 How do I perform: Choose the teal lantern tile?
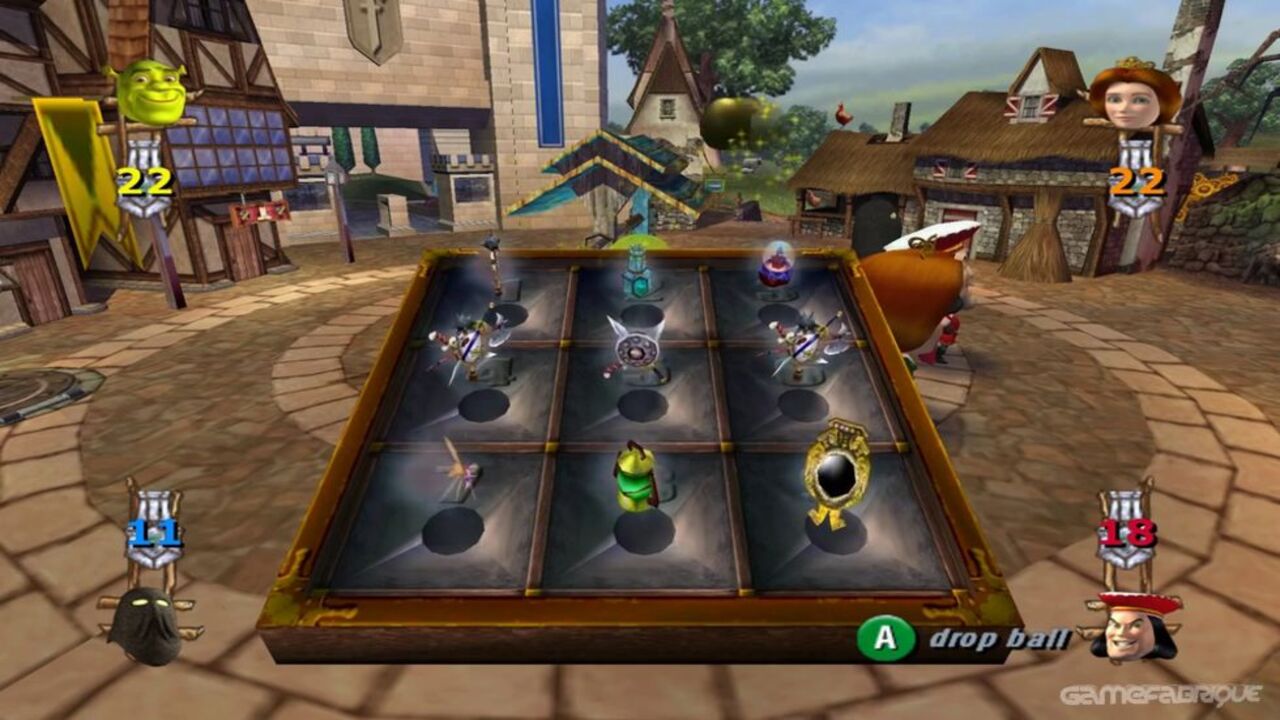tap(636, 272)
